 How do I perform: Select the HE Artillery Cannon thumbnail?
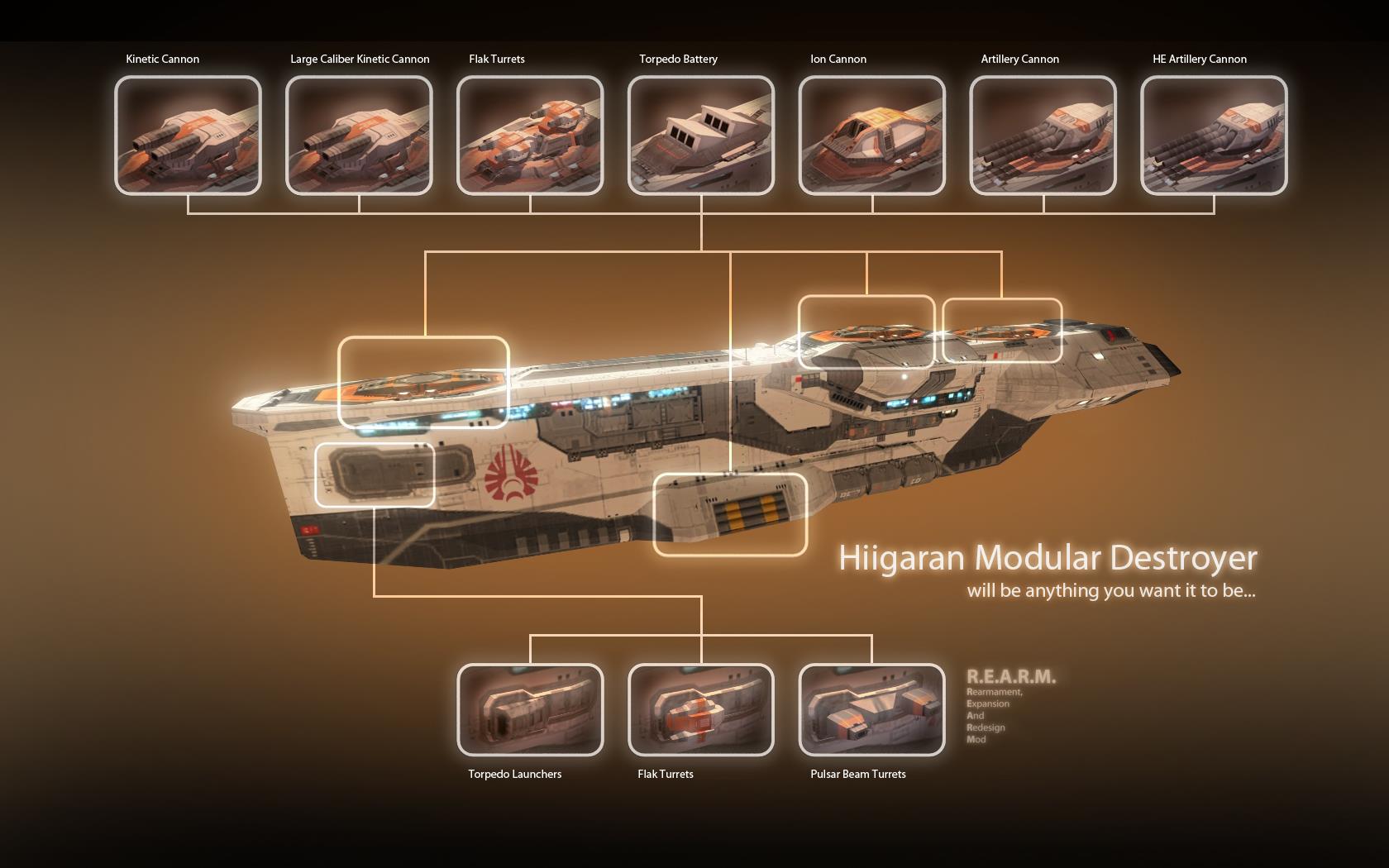1214,136
